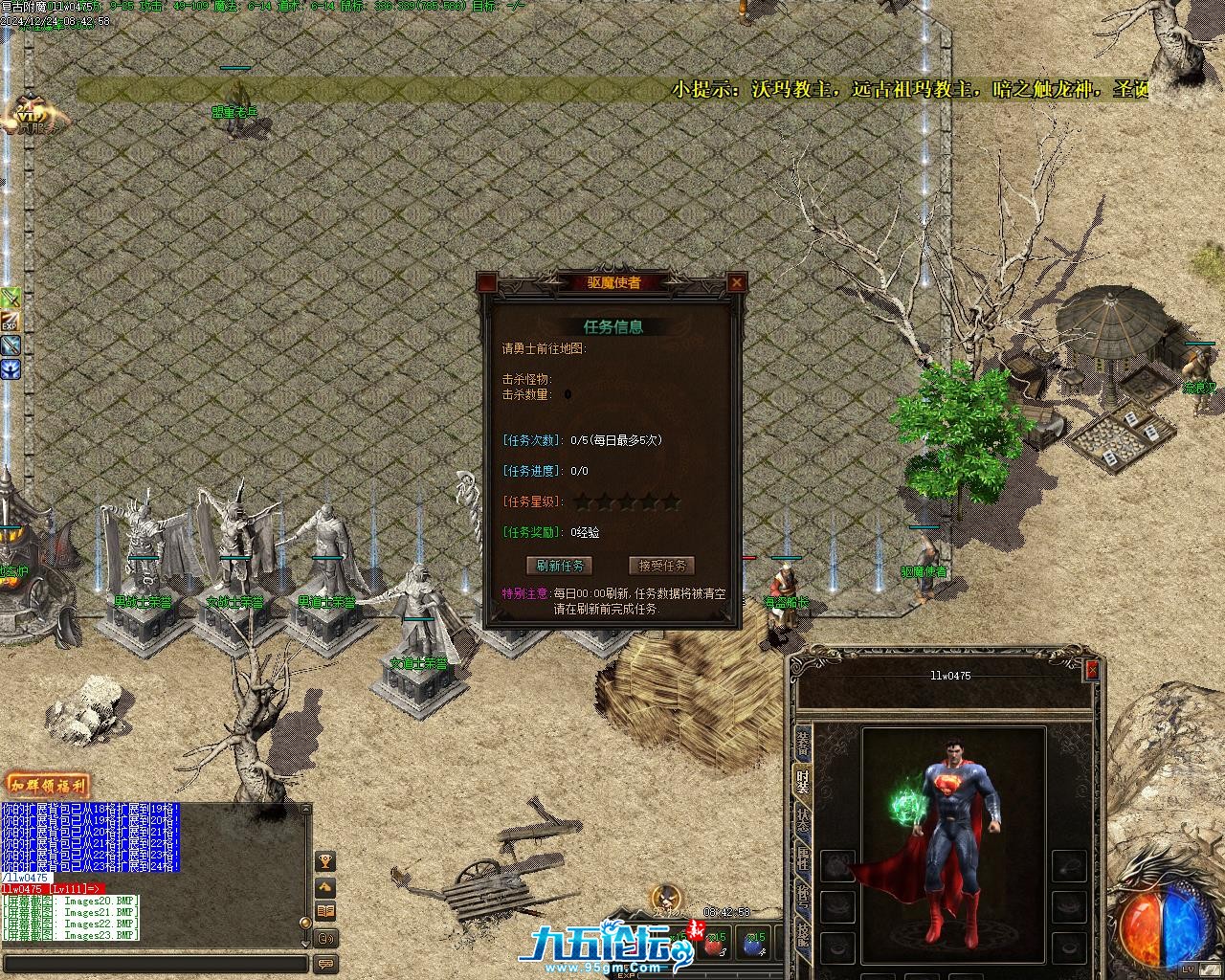Refresh the quest with 刷新任务
Image resolution: width=1225 pixels, height=980 pixels.
pyautogui.click(x=560, y=566)
